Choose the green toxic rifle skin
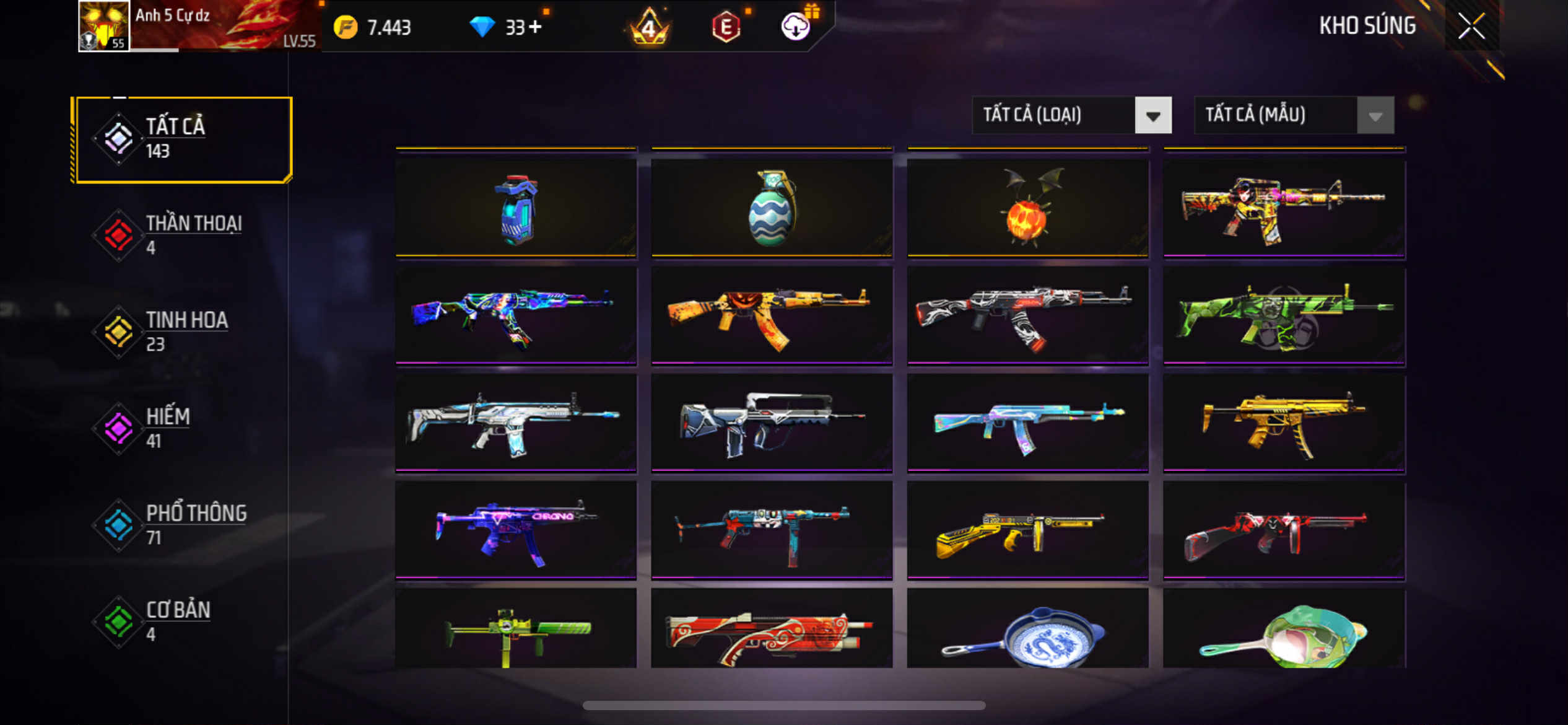Screen dimensions: 1568x725 (x=1284, y=316)
